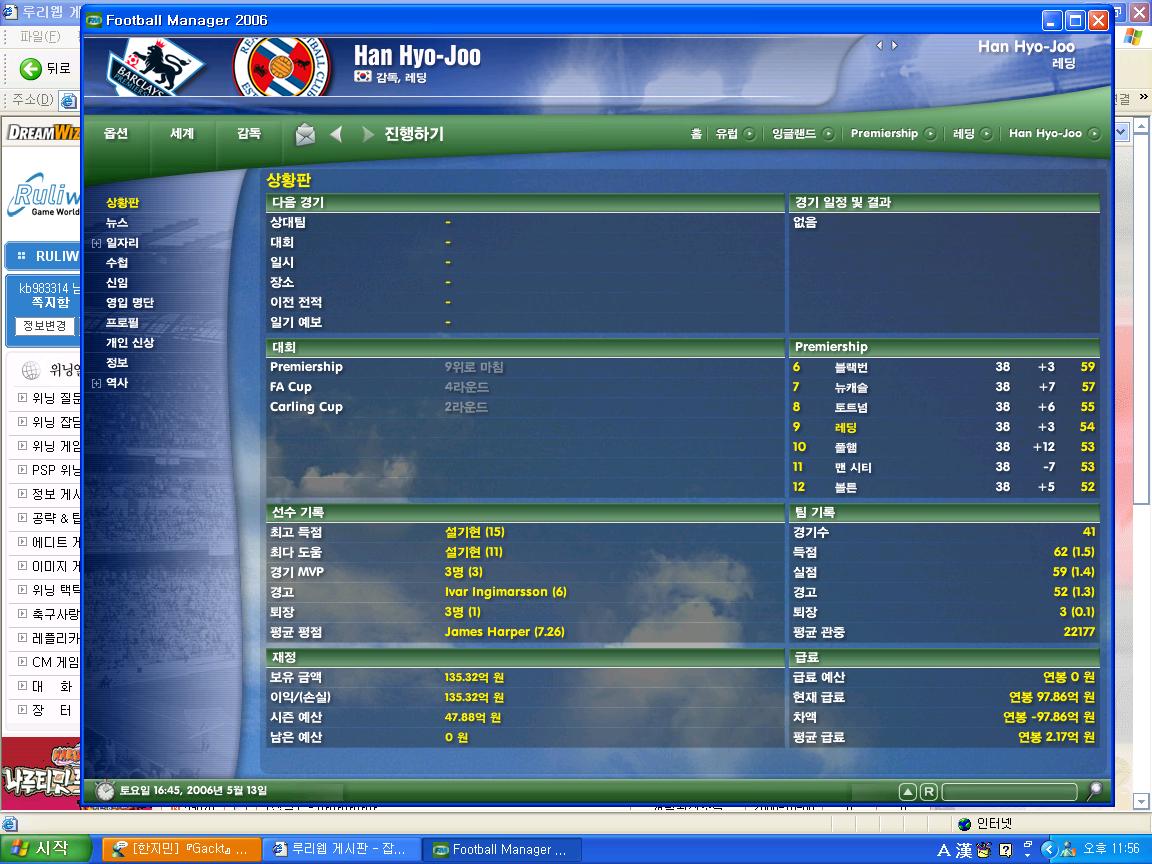Select 뉴캐슬 in the league table
The height and width of the screenshot is (864, 1152).
[x=851, y=387]
